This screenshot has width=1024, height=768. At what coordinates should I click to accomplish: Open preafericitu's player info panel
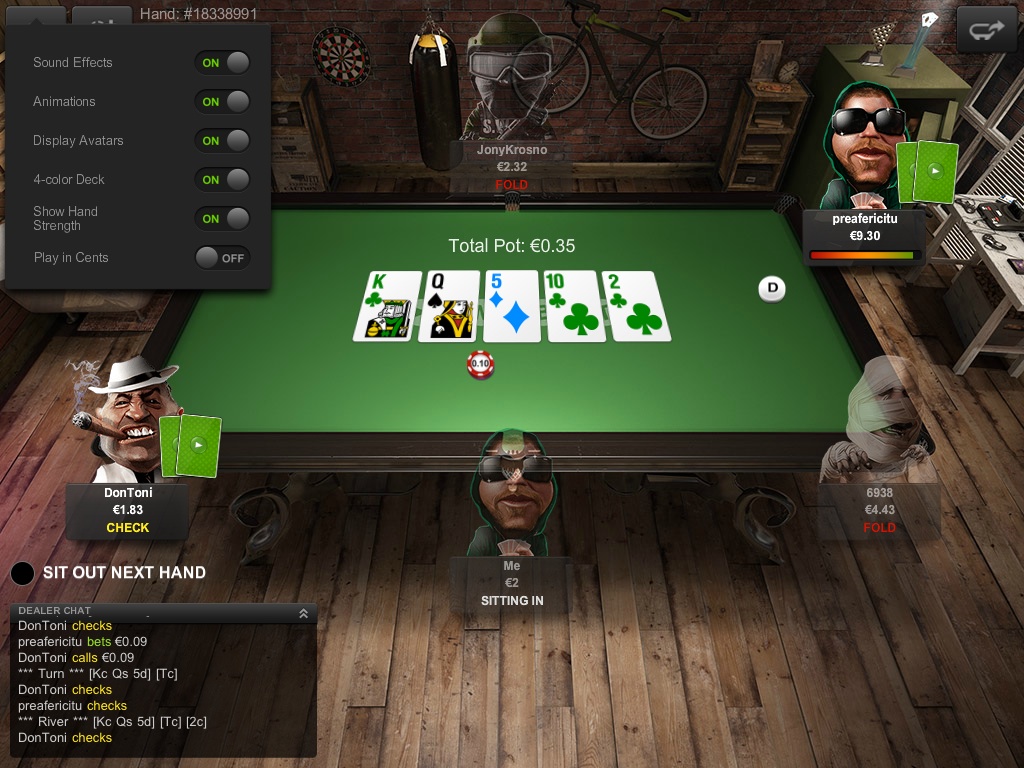pos(864,234)
